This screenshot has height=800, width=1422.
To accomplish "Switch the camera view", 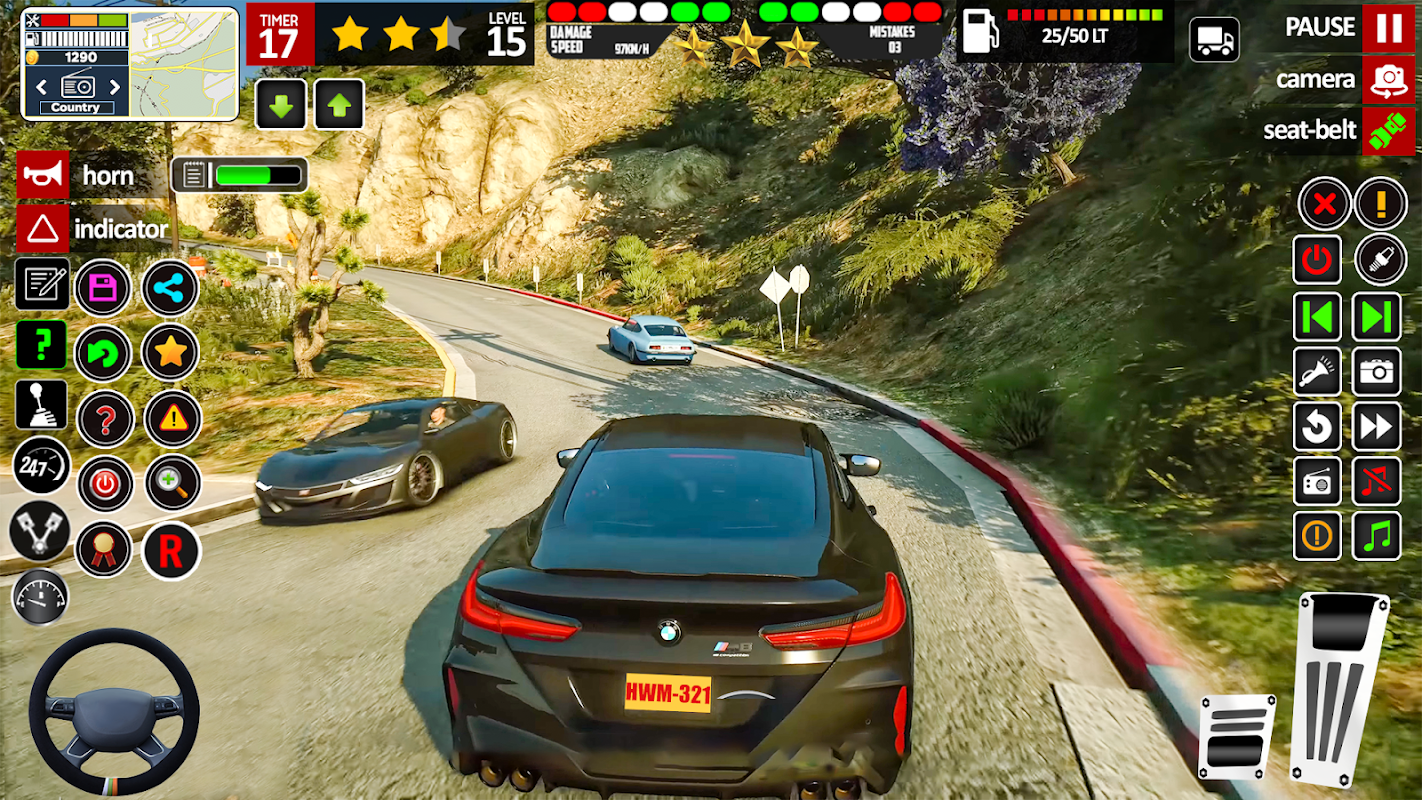I will click(1388, 80).
